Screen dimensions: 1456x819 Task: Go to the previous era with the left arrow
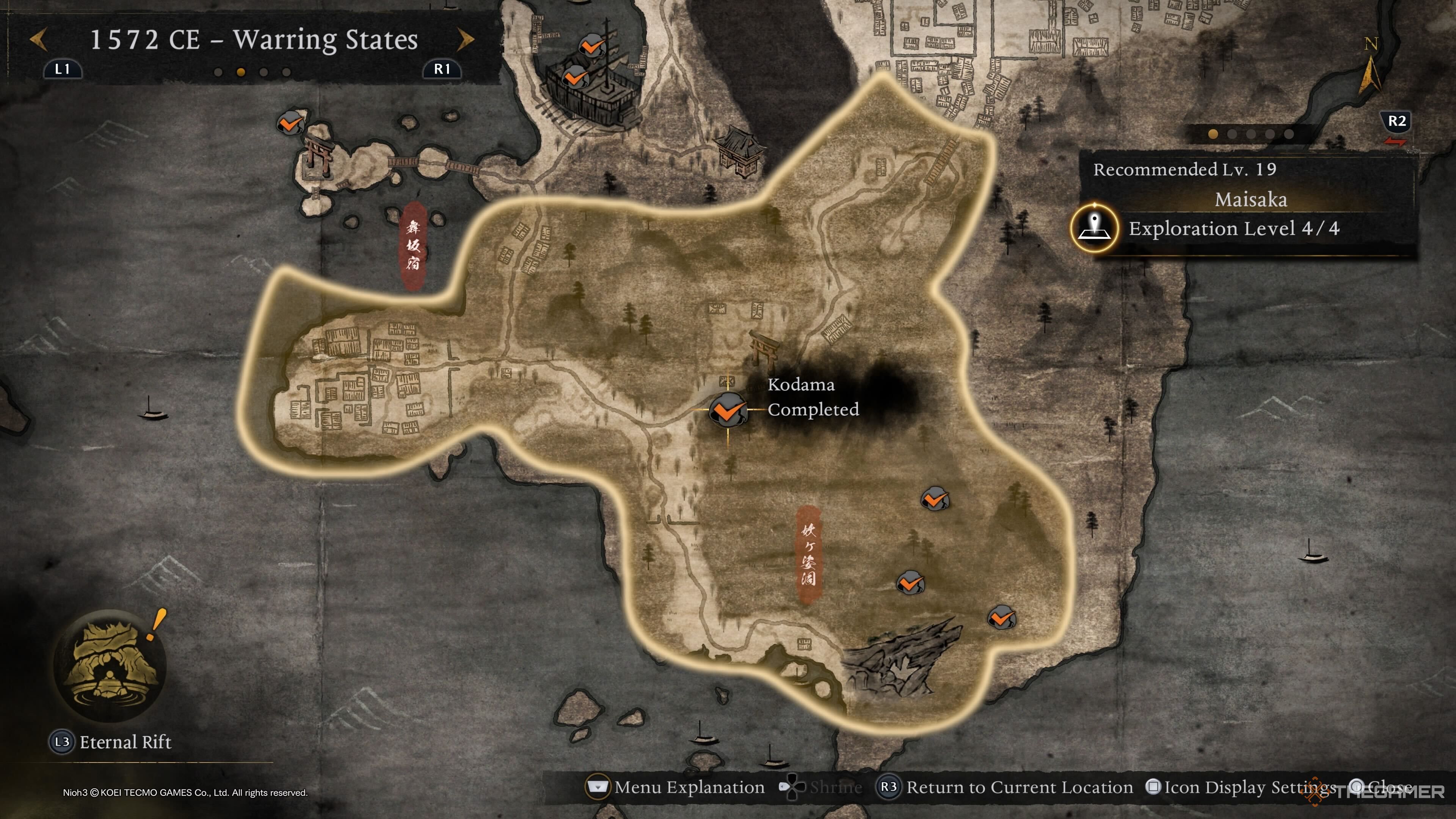coord(38,40)
